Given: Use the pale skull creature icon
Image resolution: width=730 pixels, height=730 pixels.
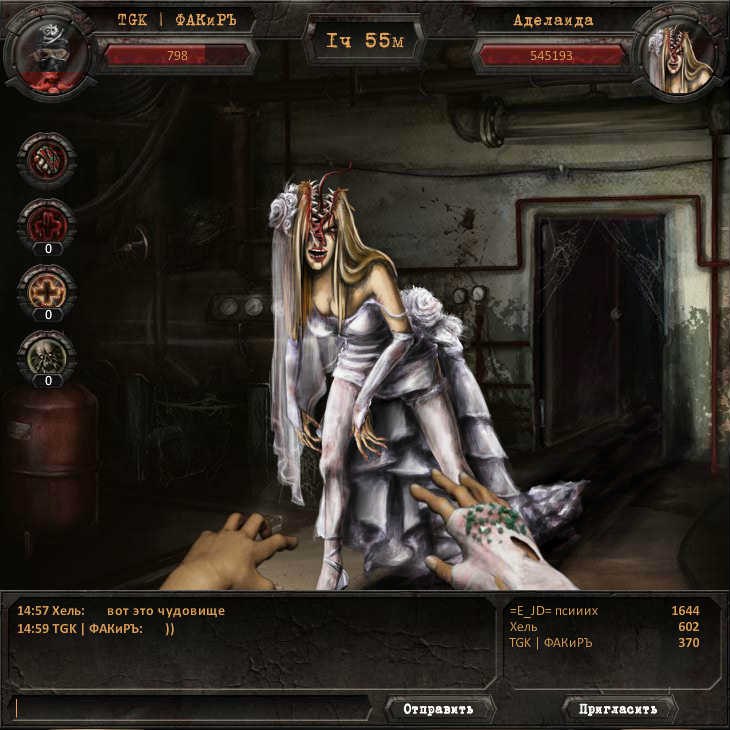Looking at the screenshot, I should (46, 357).
